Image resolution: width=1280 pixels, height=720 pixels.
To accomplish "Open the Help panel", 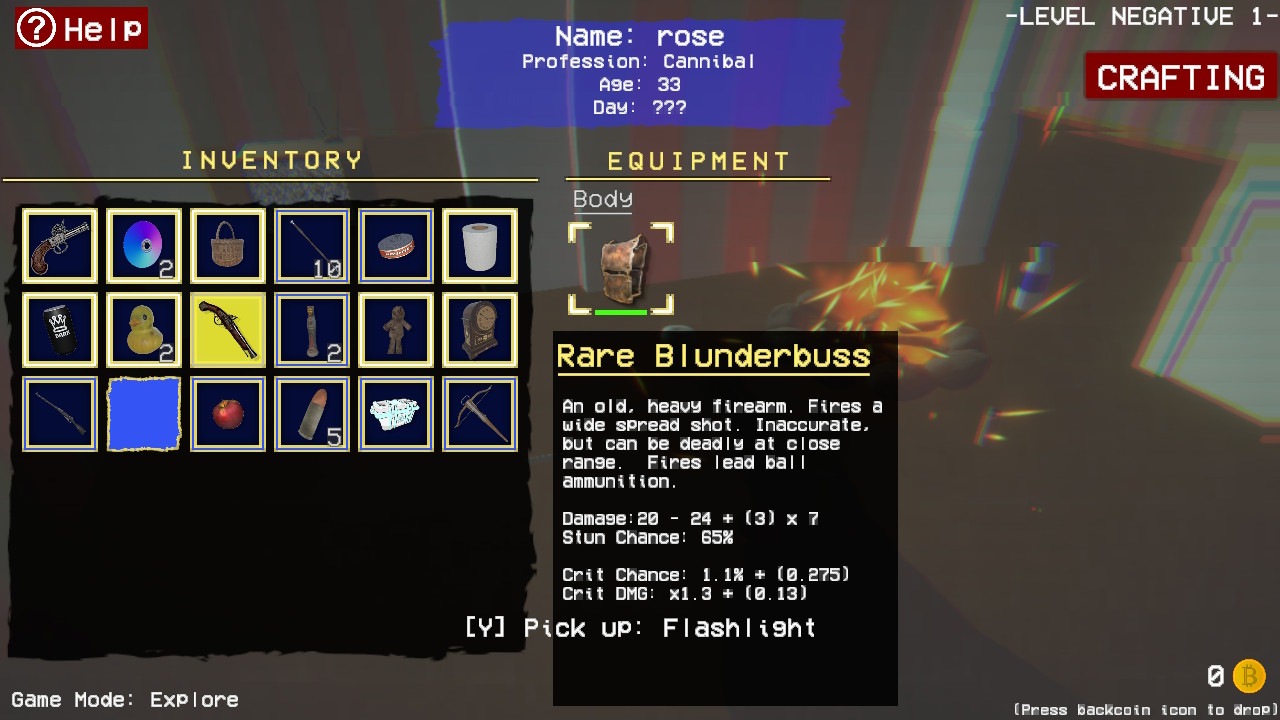I will pyautogui.click(x=80, y=28).
